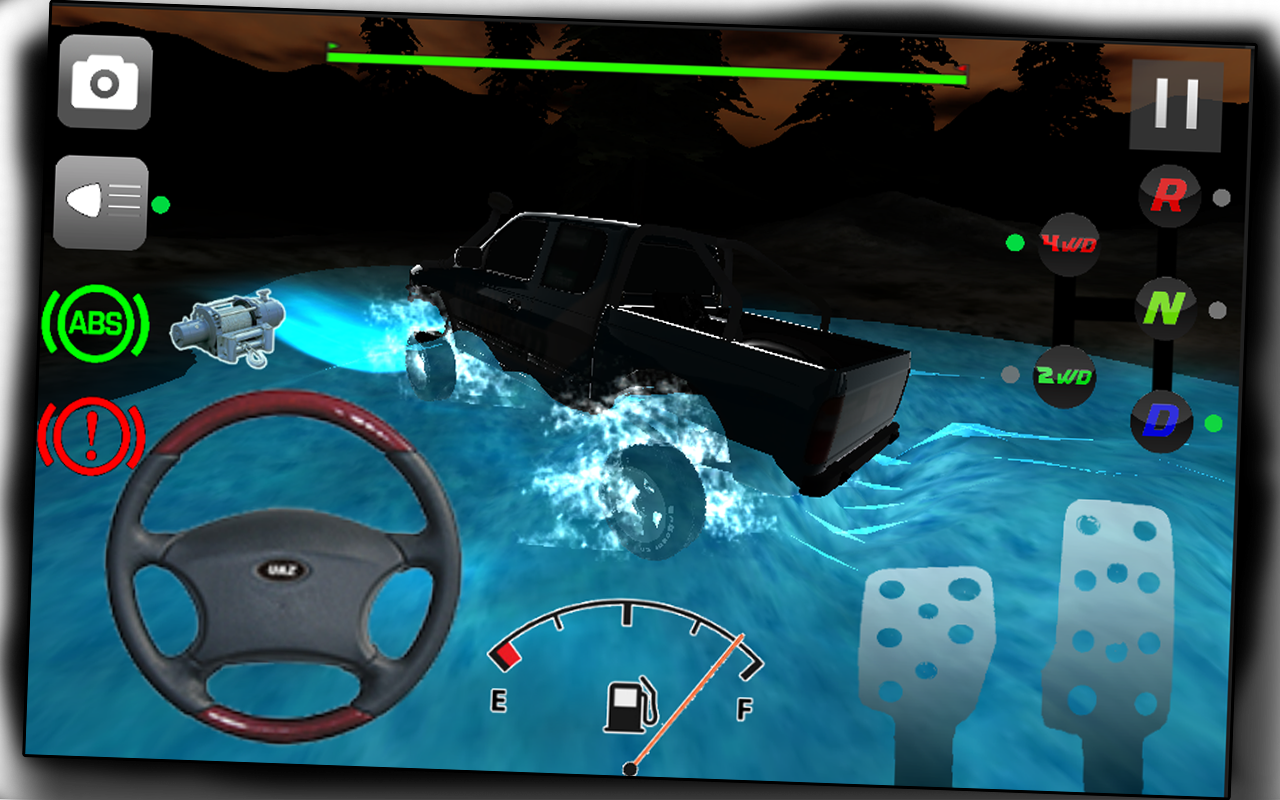This screenshot has height=800, width=1280.
Task: Tap the fuel gauge icon
Action: point(628,706)
